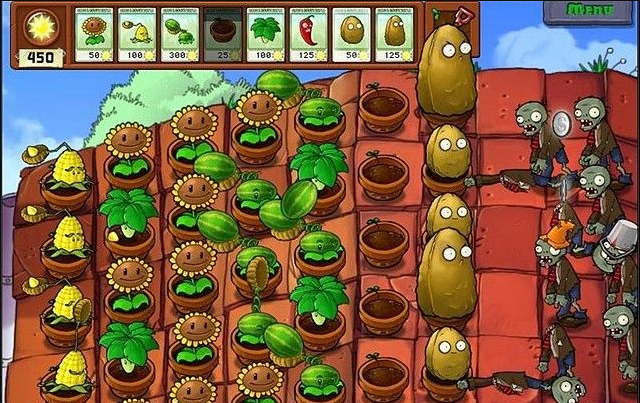The width and height of the screenshot is (640, 403).
Task: Pick the Kernel-pult seed packet
Action: [138, 33]
